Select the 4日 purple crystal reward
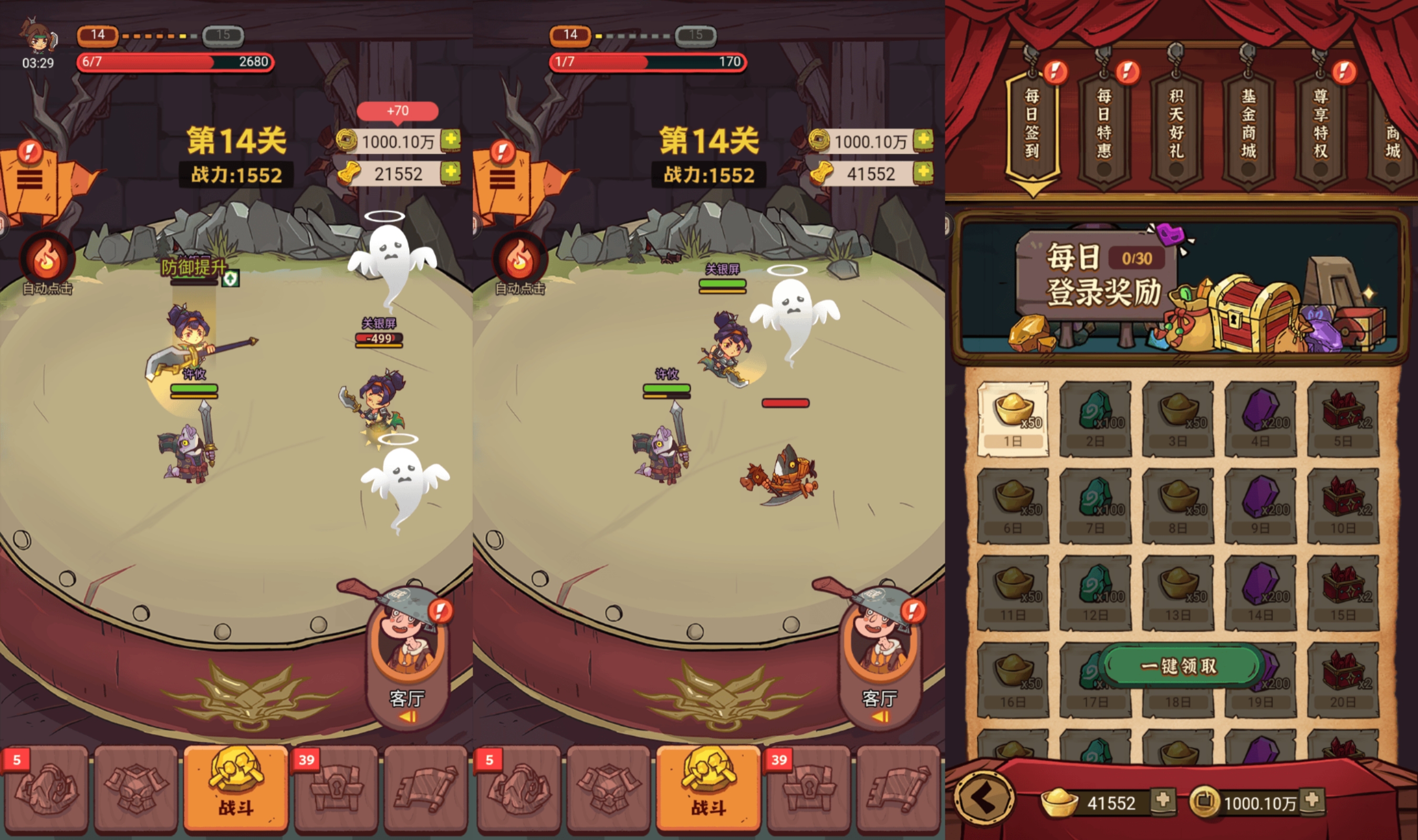The width and height of the screenshot is (1418, 840). 1260,419
